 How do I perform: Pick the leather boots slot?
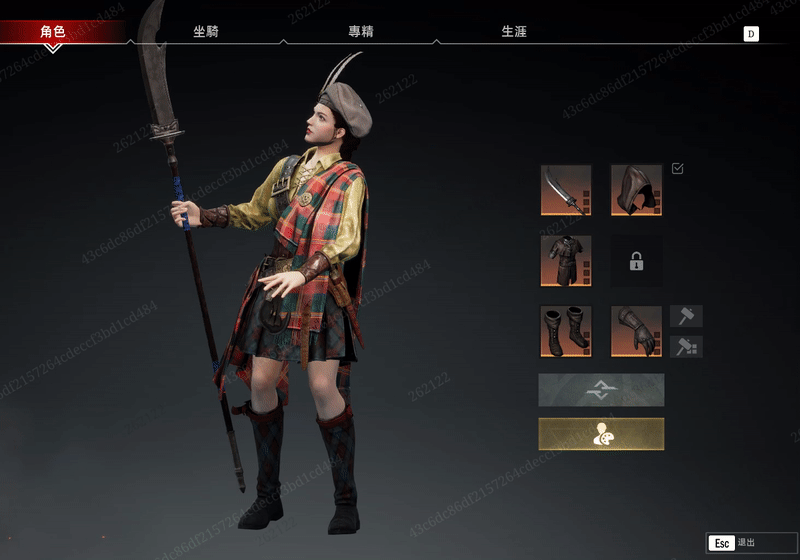pos(566,331)
